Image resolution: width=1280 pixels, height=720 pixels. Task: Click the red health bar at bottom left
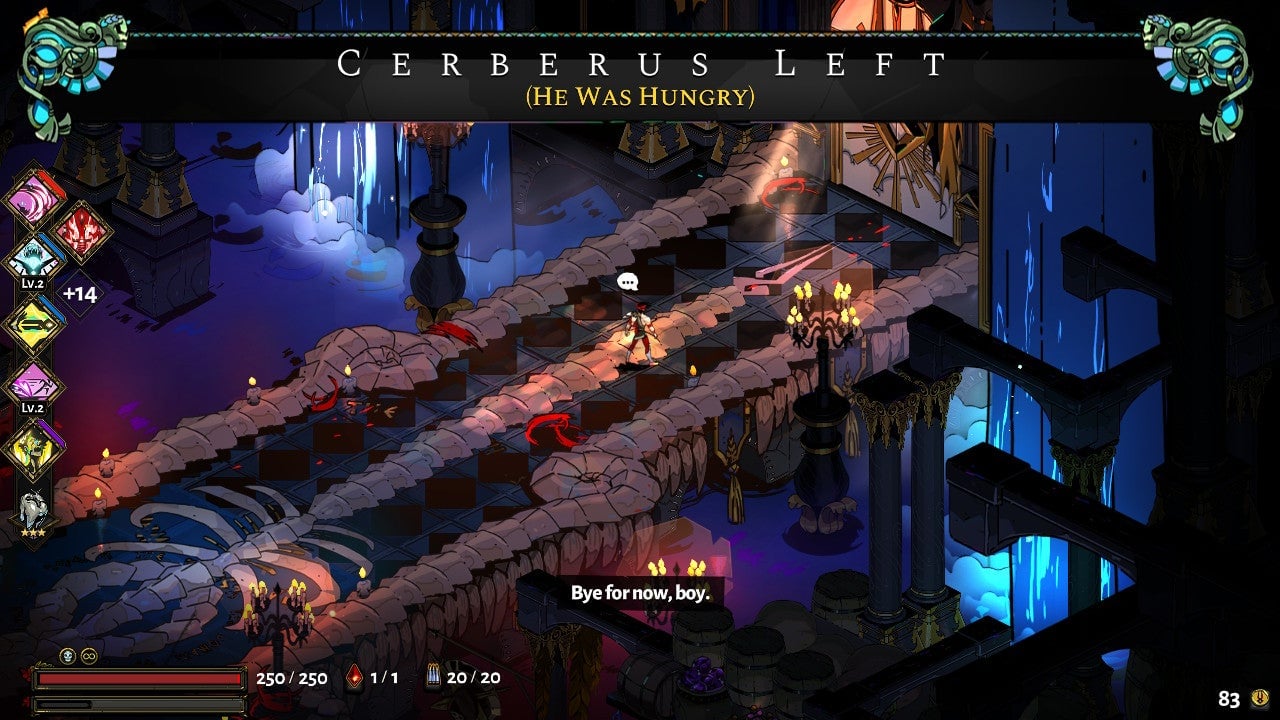pos(140,678)
